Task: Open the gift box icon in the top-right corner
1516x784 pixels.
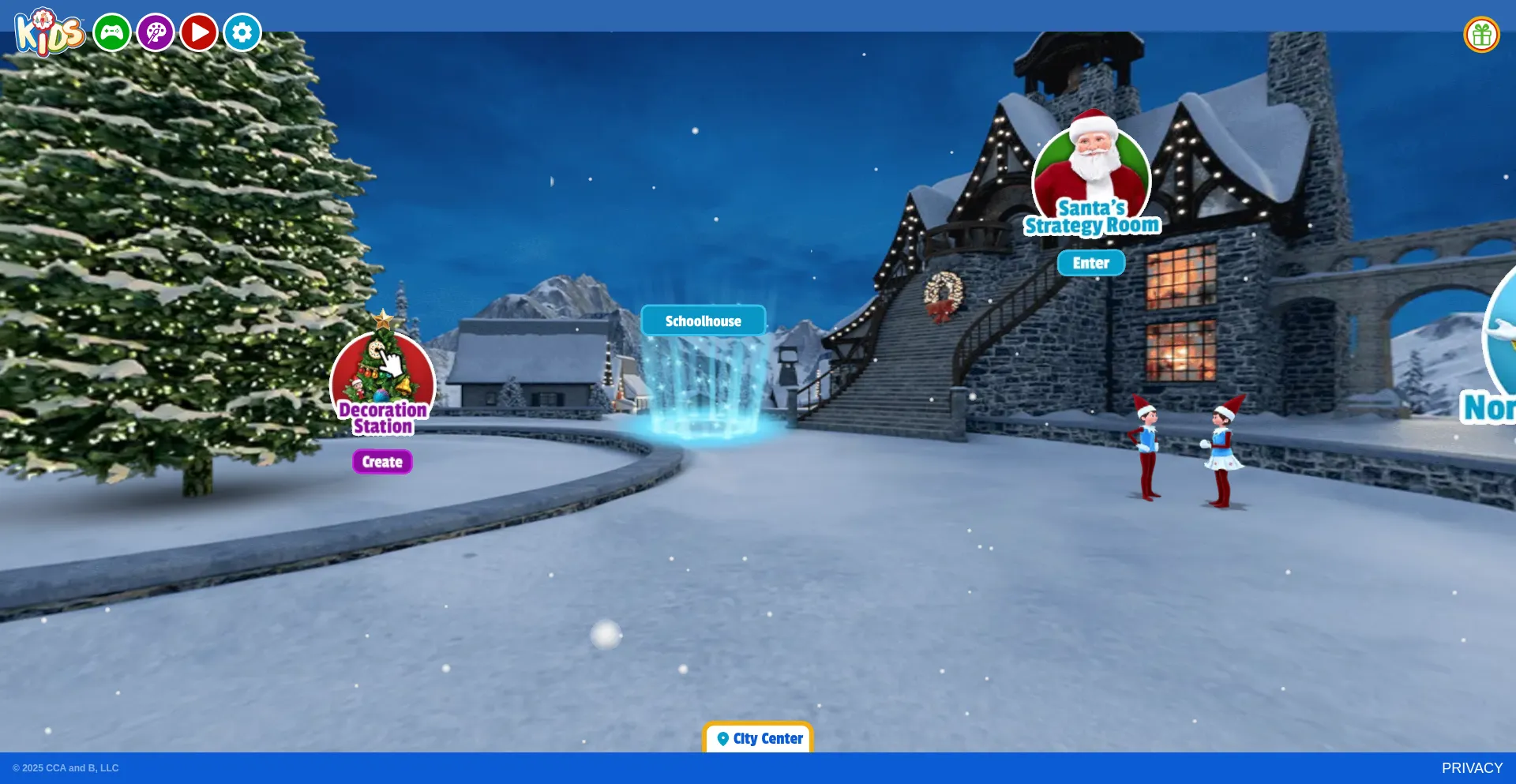Action: pos(1484,34)
